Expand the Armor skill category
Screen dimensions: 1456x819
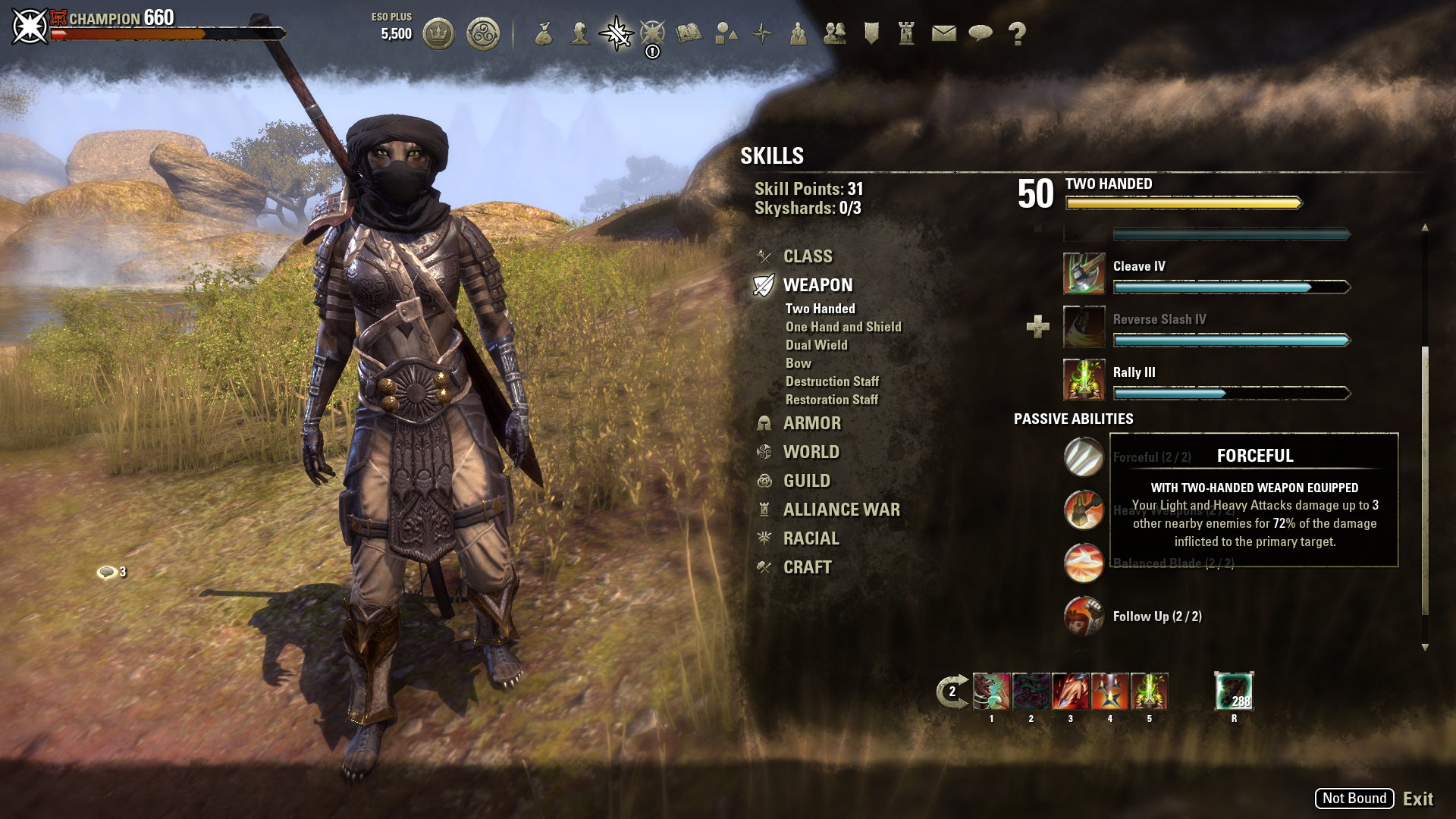click(x=811, y=423)
